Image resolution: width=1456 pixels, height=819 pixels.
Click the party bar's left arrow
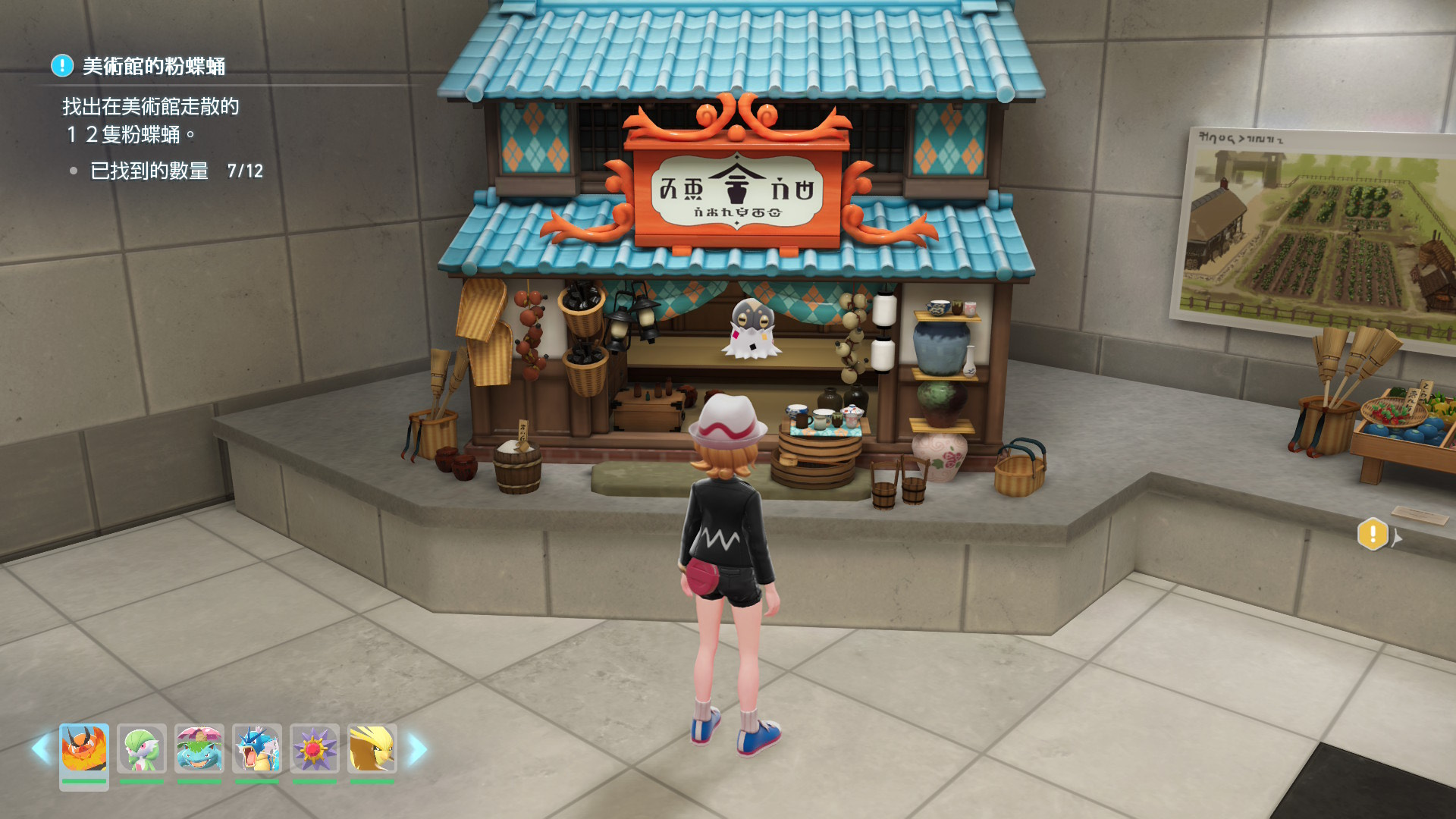41,749
